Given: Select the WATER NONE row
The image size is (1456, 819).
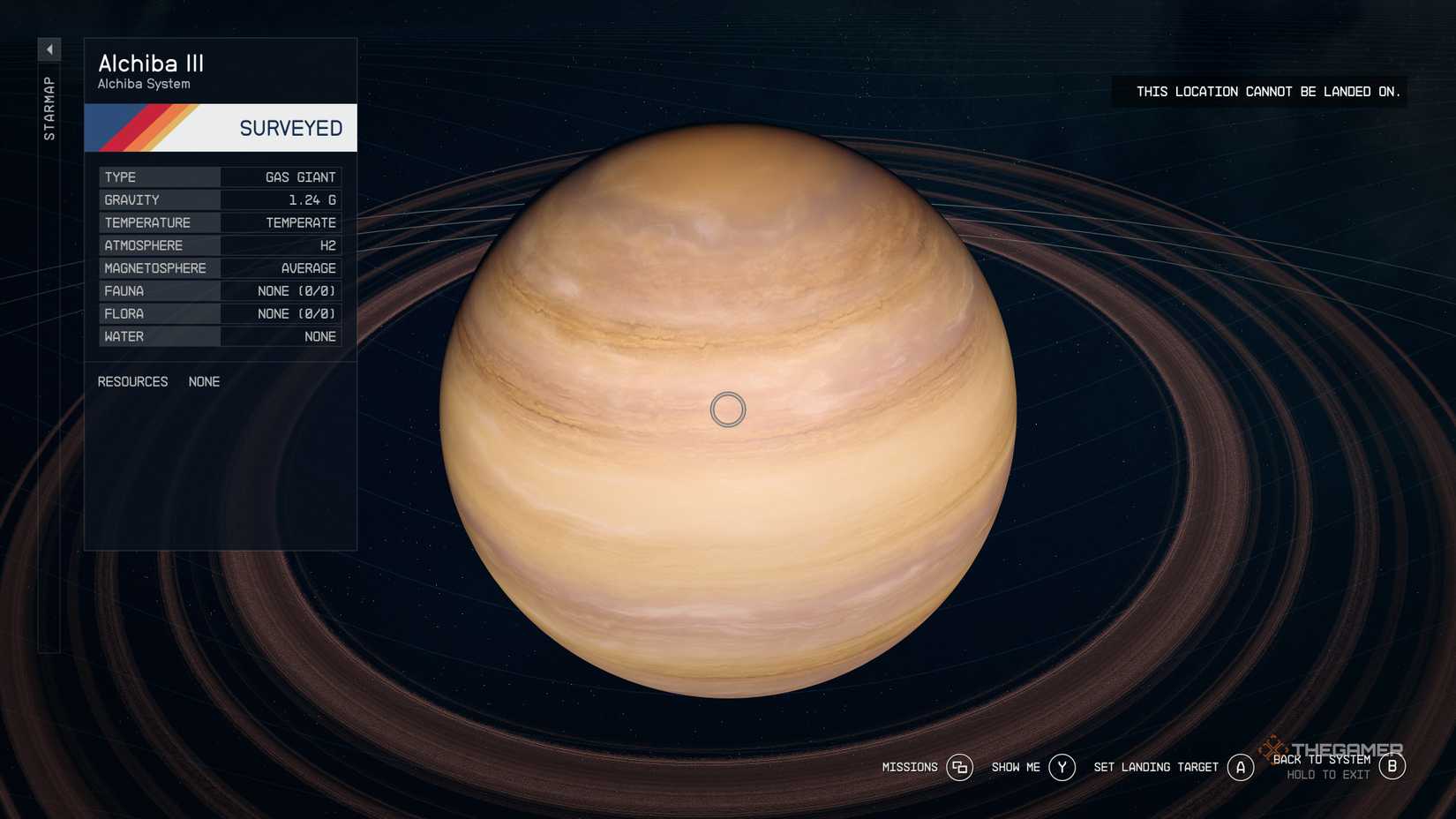Looking at the screenshot, I should coord(220,336).
